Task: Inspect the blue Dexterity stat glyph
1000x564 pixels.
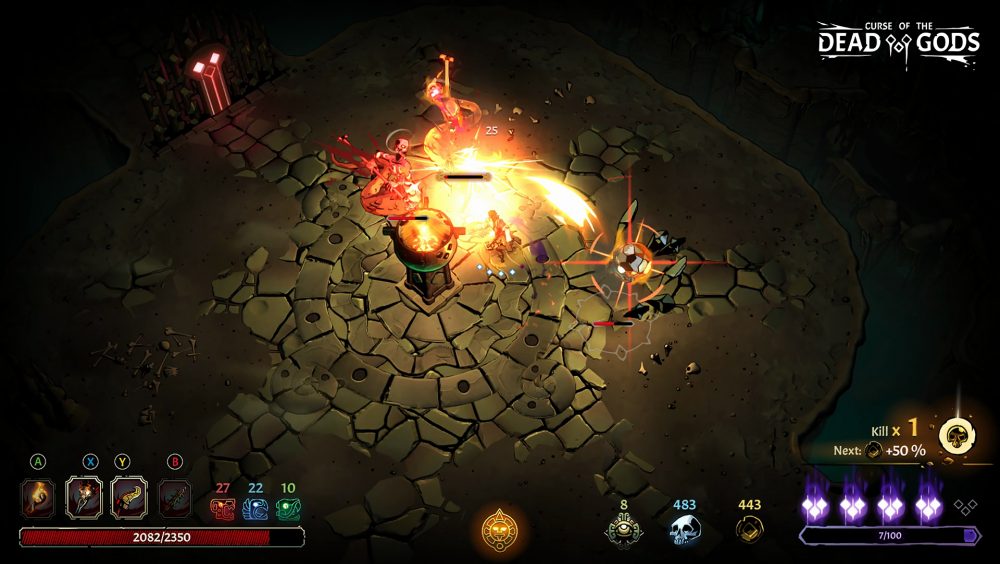Action: [x=255, y=508]
